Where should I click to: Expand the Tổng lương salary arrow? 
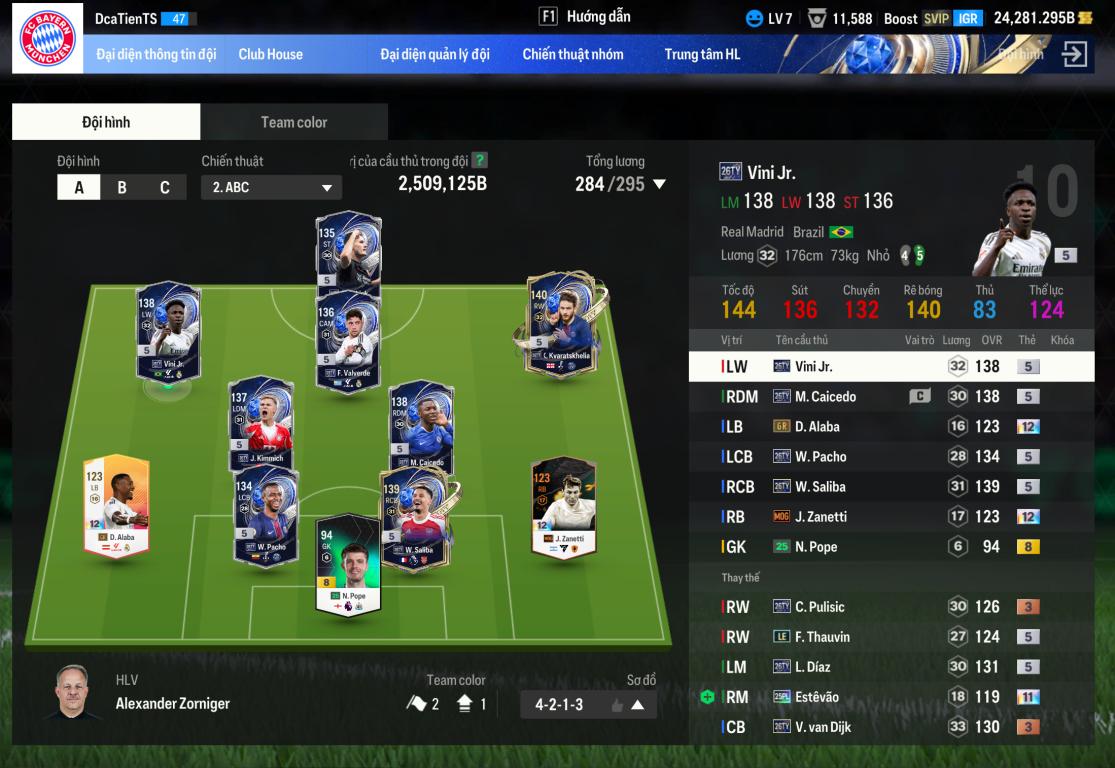coord(659,184)
